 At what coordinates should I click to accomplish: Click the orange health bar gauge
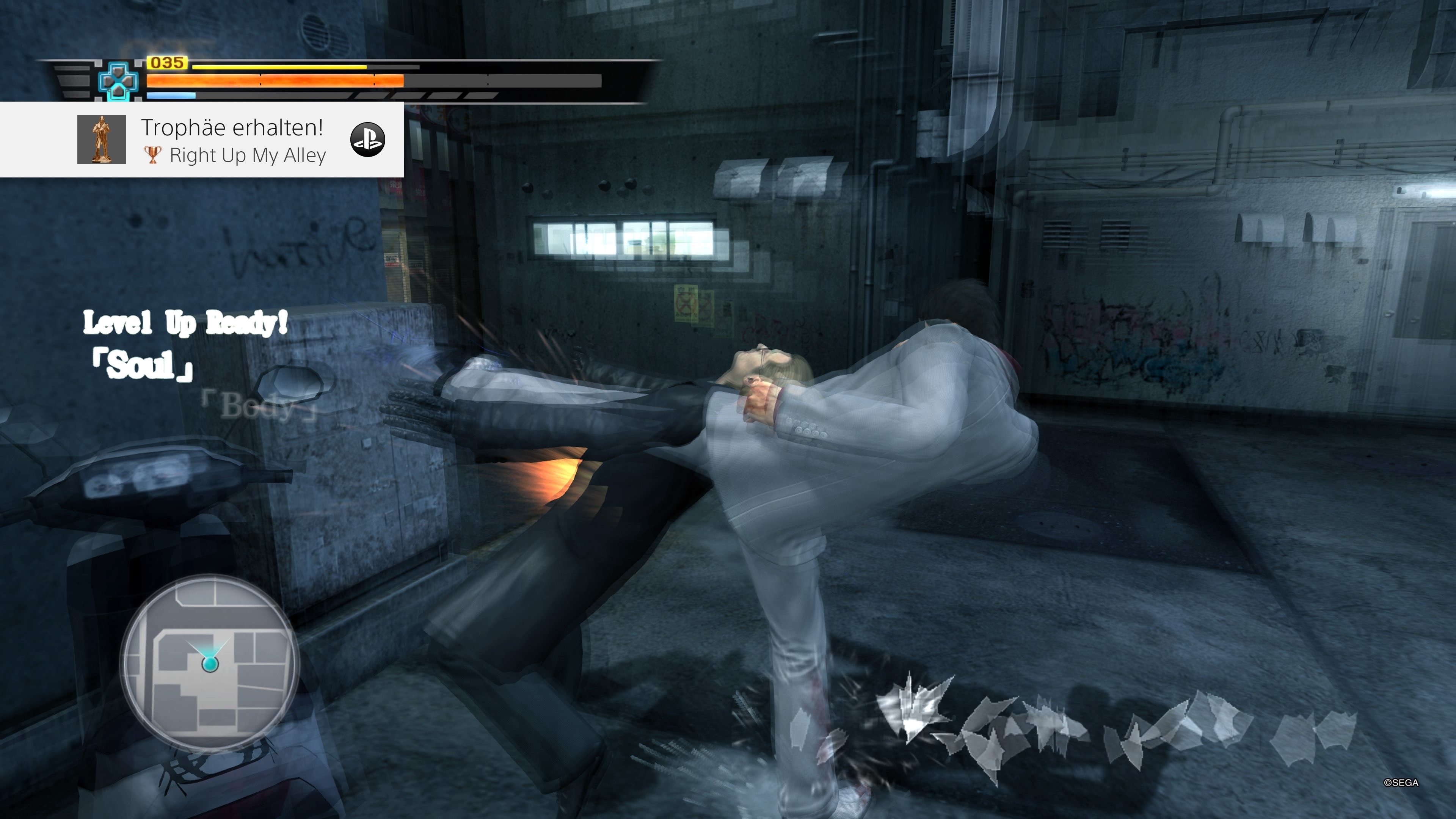(x=271, y=81)
